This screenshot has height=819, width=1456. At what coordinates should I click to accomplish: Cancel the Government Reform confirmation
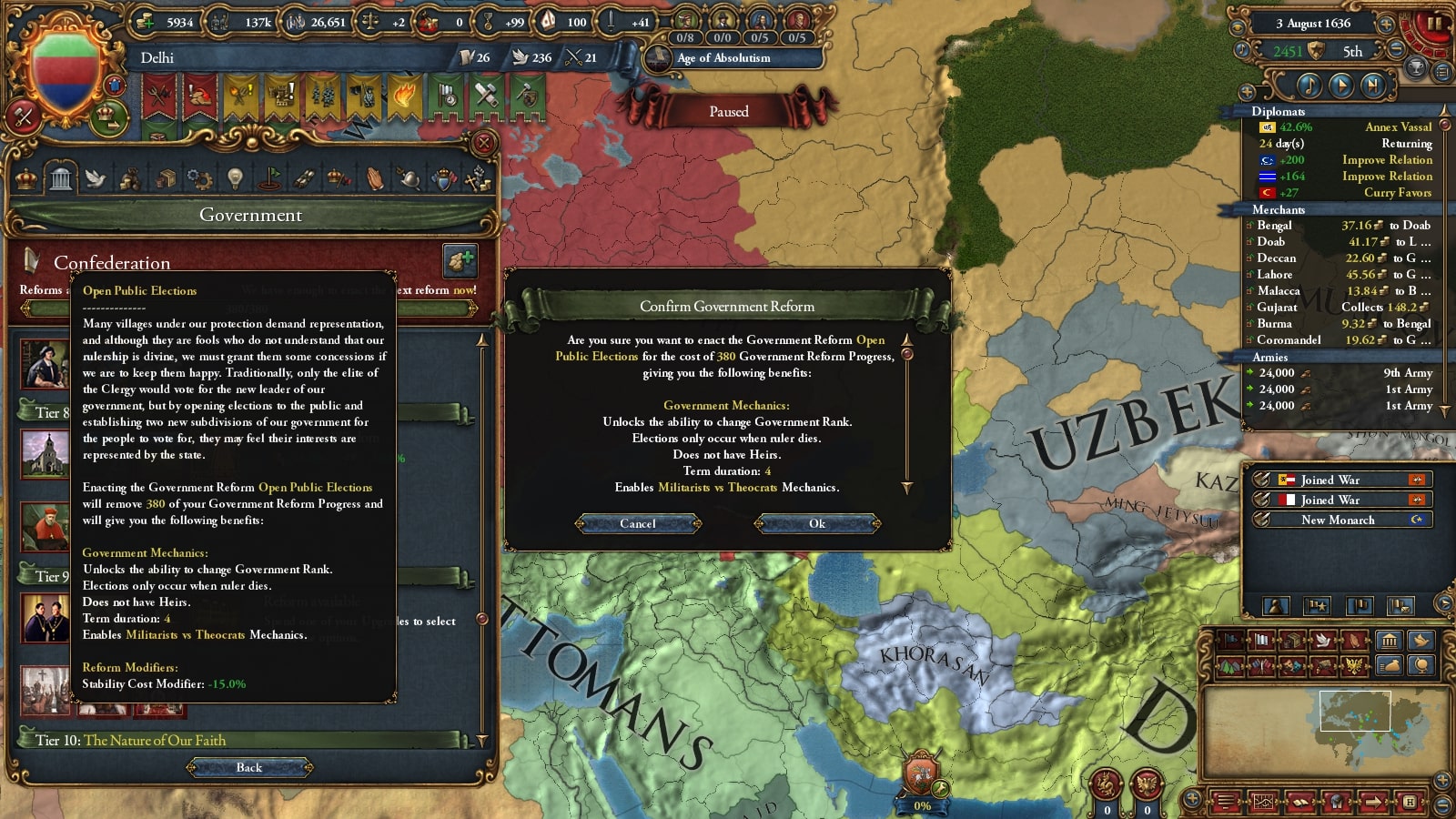point(638,523)
